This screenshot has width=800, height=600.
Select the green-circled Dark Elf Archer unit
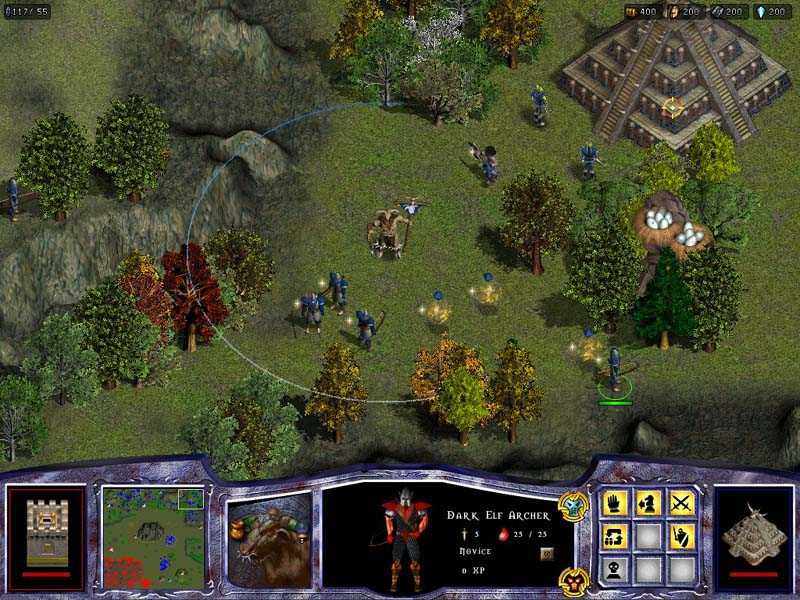click(x=614, y=370)
